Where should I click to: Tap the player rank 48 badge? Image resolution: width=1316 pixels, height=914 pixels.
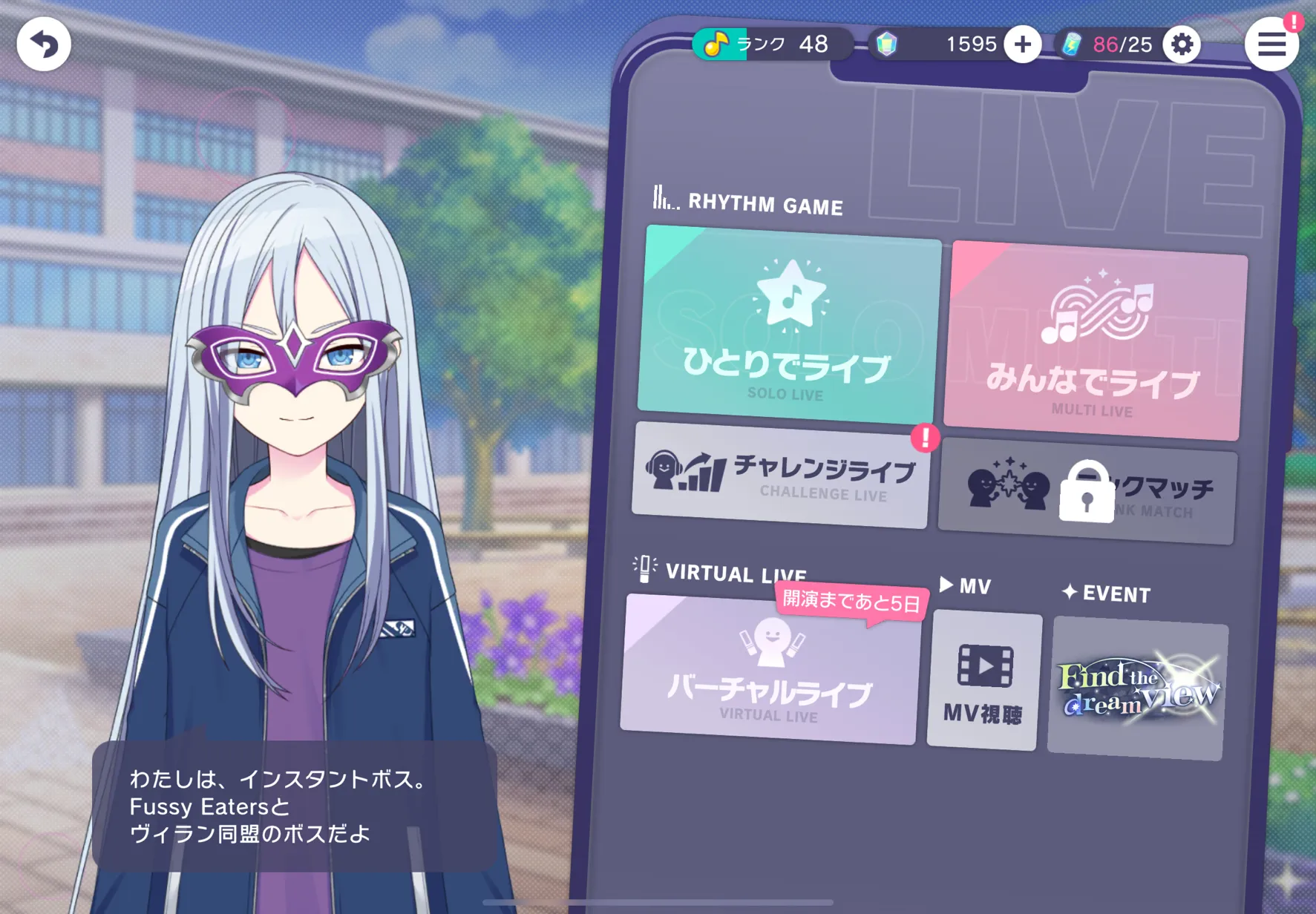coord(771,45)
